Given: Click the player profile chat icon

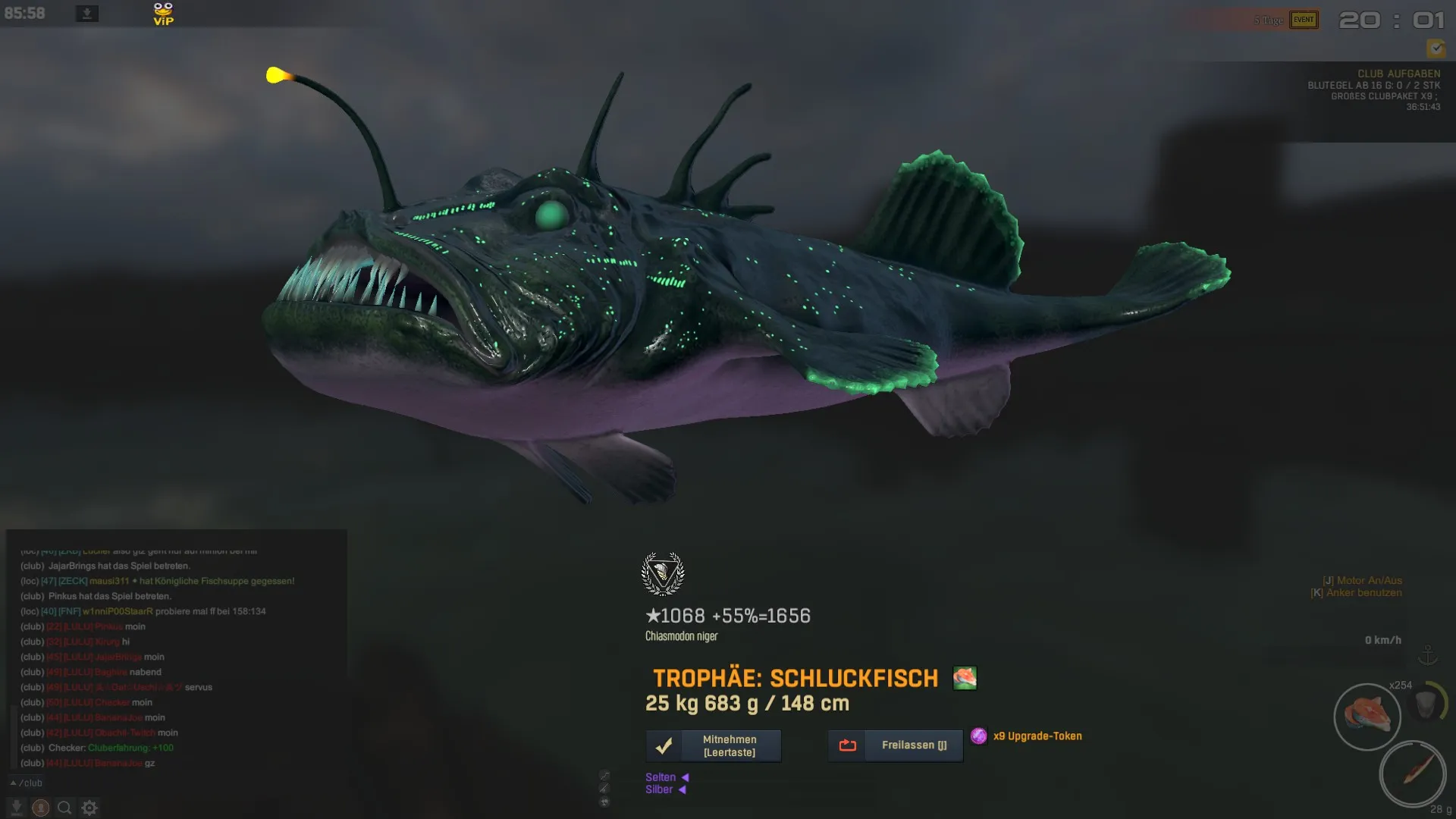Looking at the screenshot, I should [x=41, y=808].
